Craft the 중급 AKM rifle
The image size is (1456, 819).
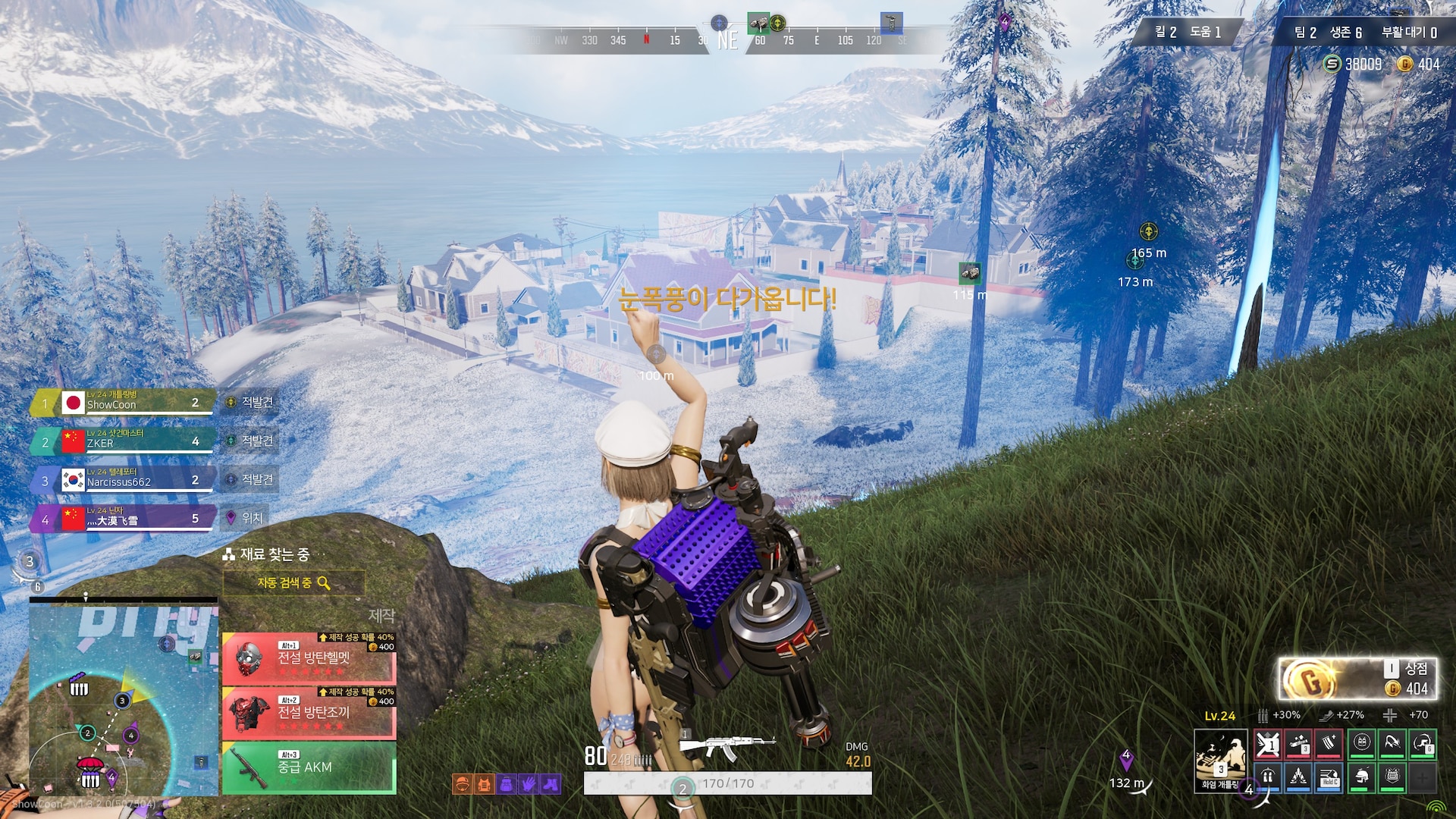click(309, 767)
